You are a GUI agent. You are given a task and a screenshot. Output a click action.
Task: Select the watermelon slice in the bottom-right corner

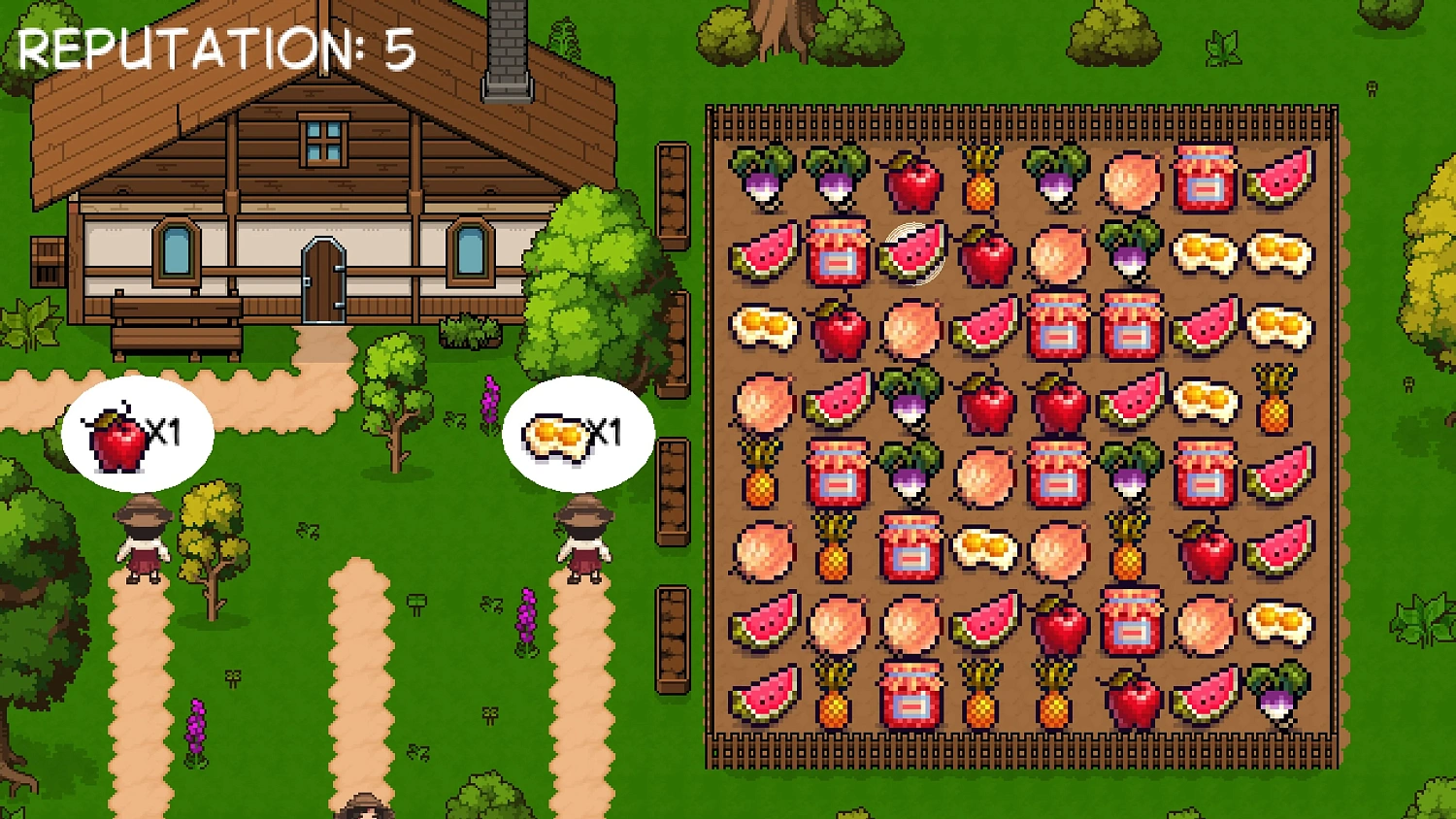pos(1204,697)
